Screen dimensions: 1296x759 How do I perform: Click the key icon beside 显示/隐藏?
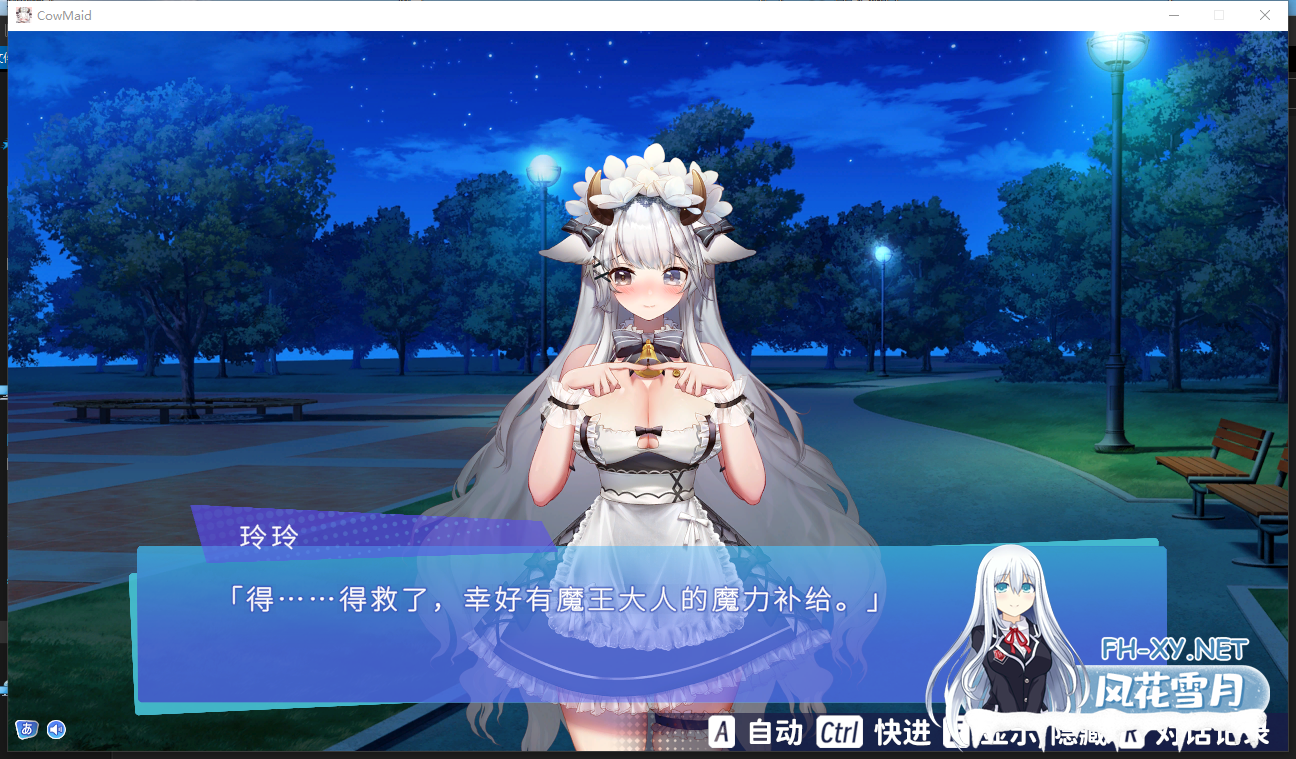point(956,733)
